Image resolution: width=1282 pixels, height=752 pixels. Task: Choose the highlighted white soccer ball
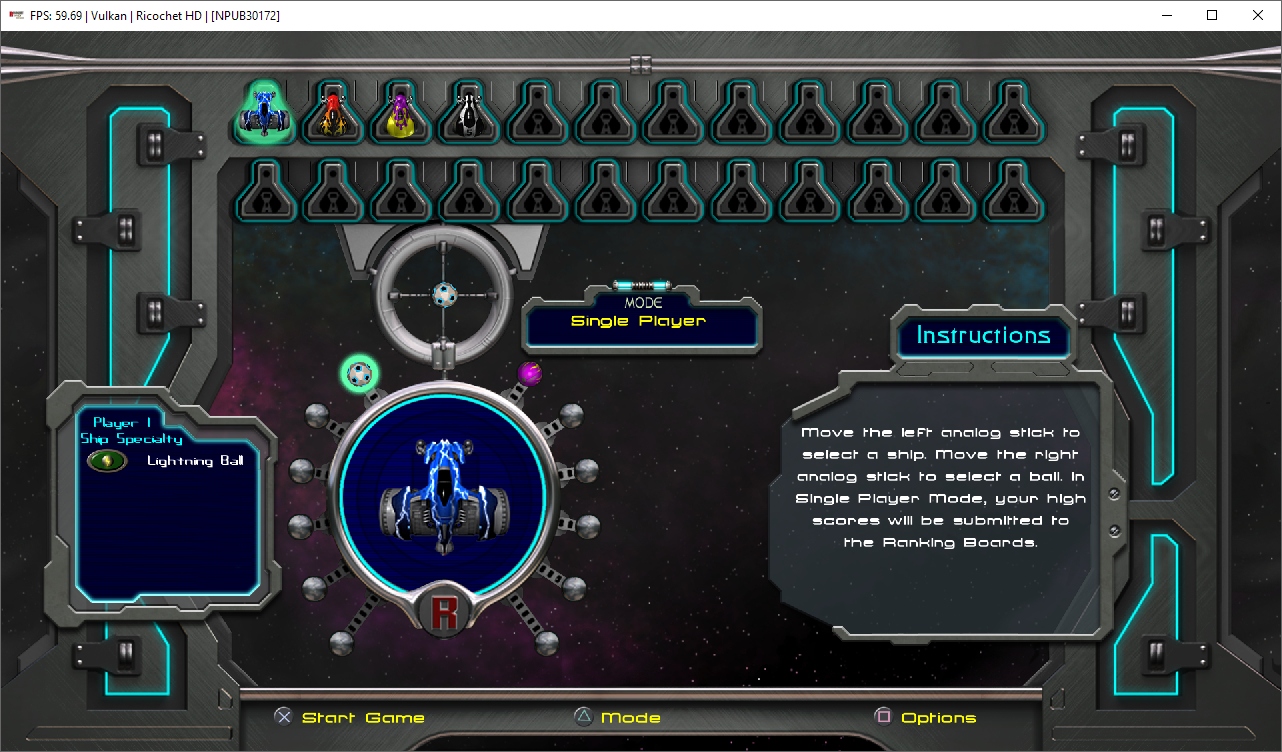coord(360,374)
